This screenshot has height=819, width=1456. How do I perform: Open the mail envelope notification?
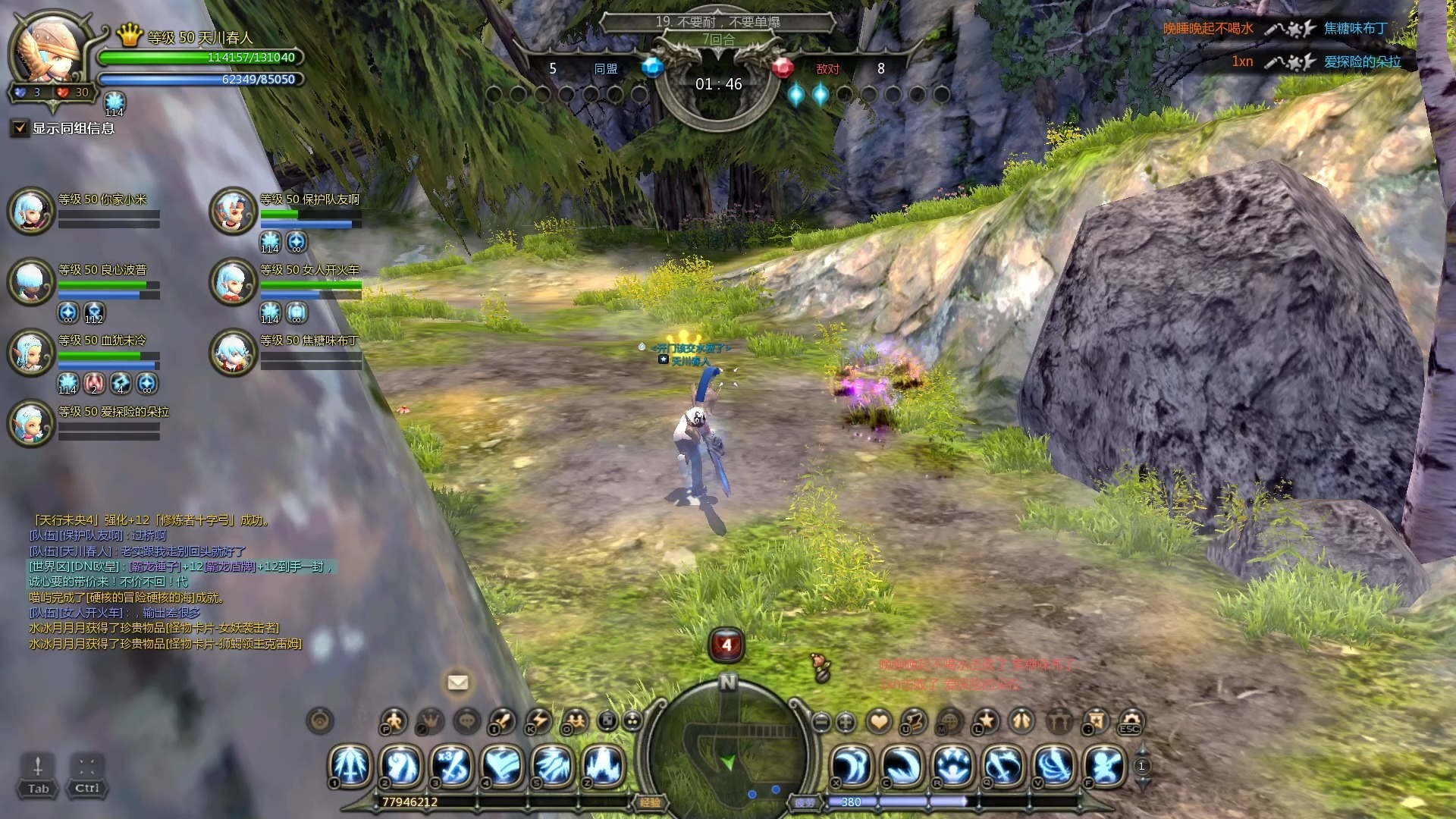pos(458,682)
